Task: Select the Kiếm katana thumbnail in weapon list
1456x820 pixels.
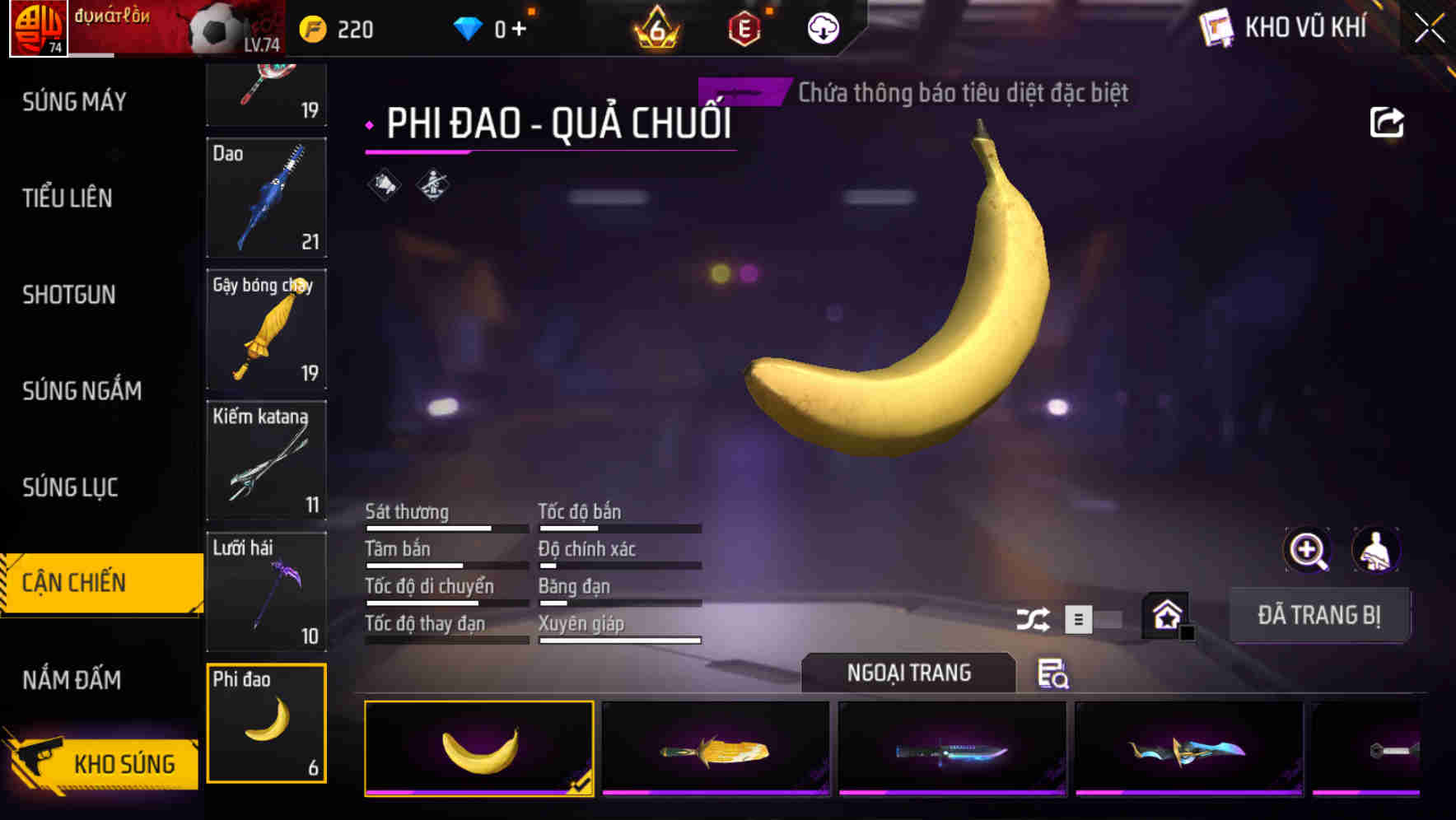Action: point(266,461)
